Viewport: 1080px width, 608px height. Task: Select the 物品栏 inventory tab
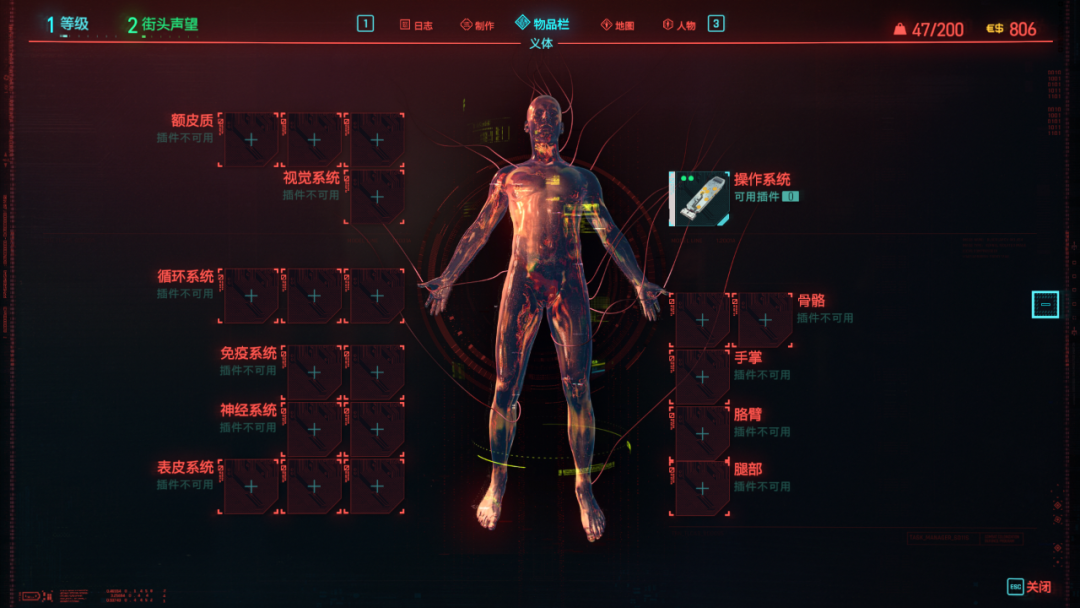pyautogui.click(x=542, y=24)
